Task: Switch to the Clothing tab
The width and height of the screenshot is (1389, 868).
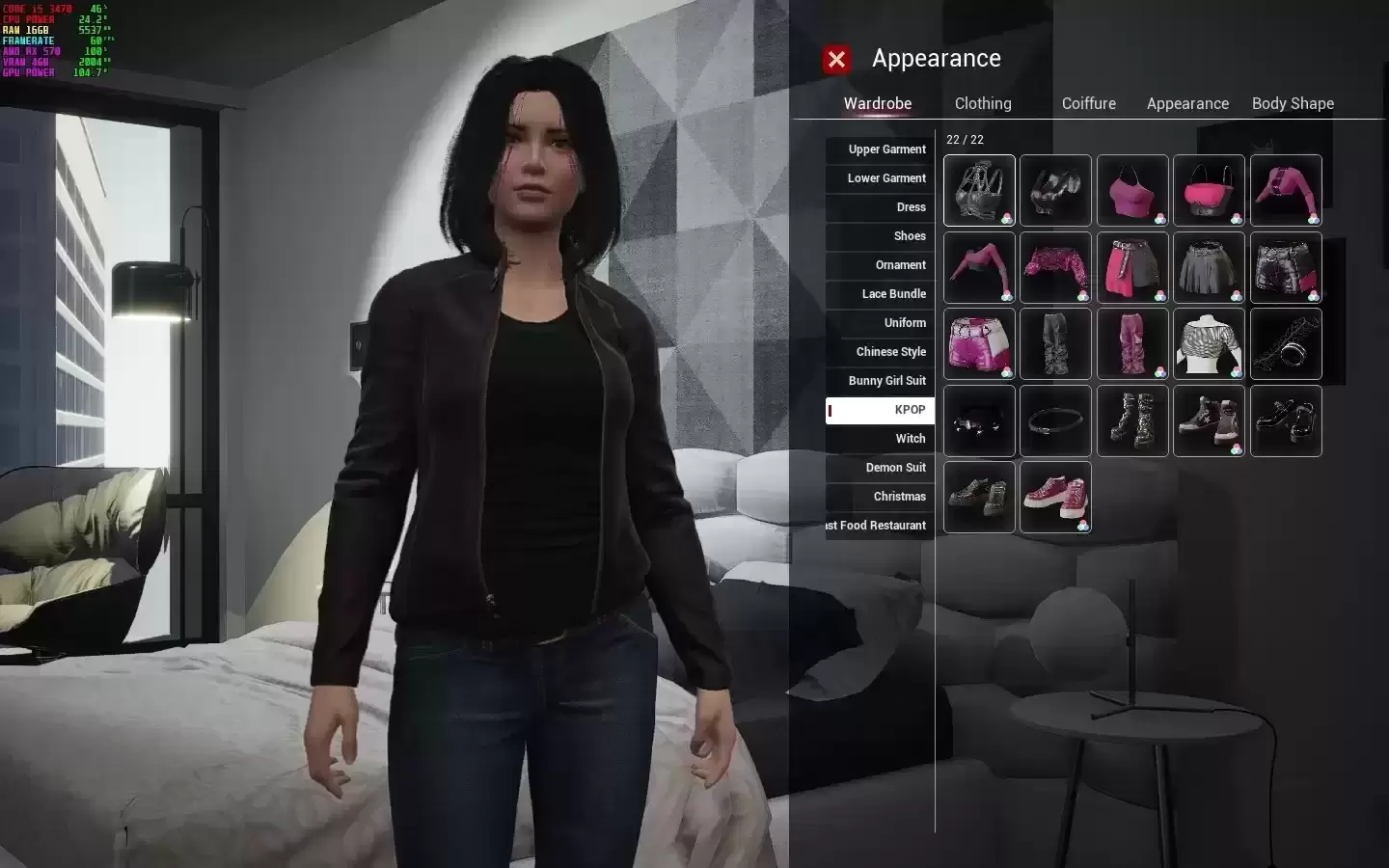Action: coord(983,103)
